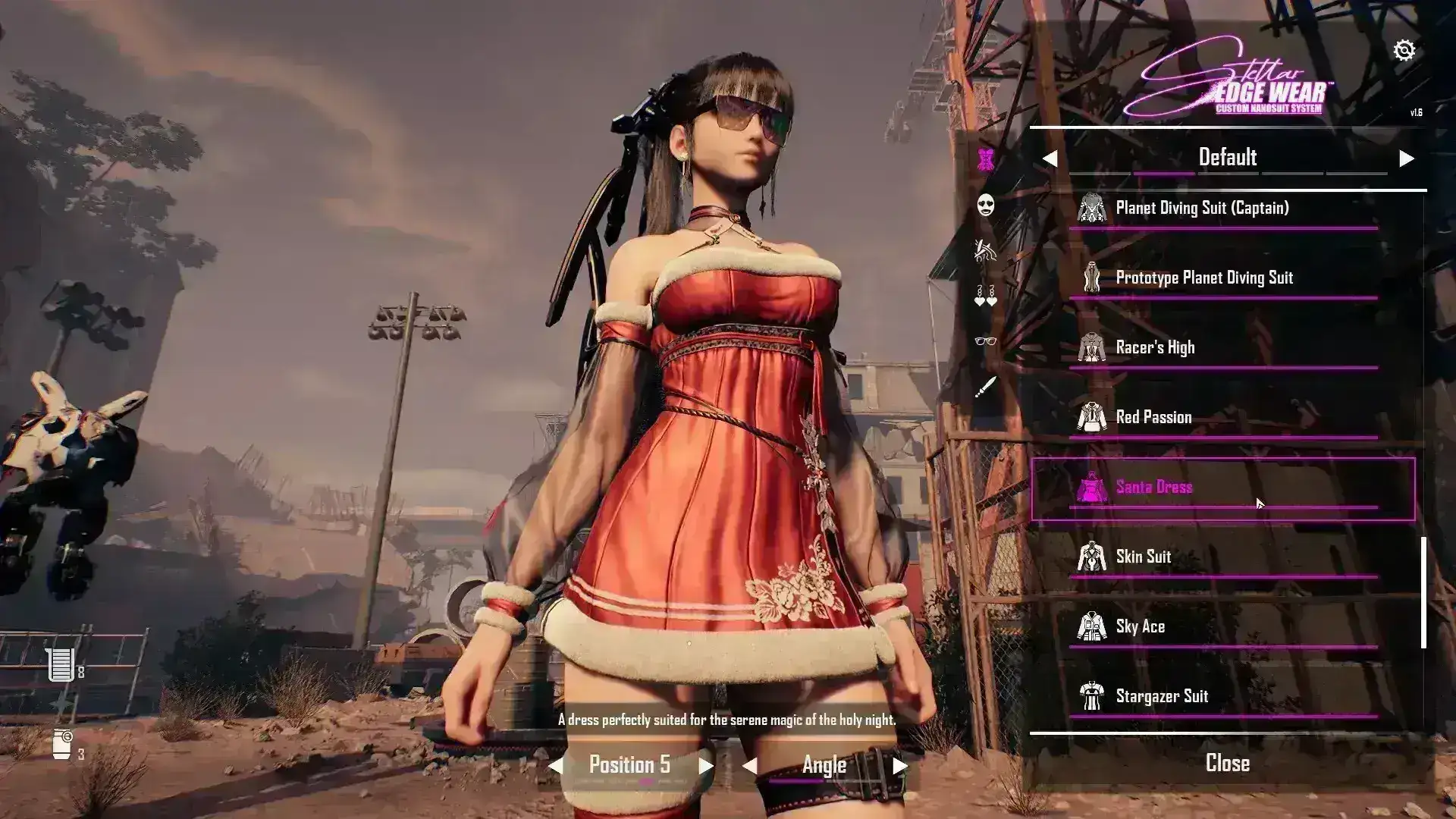Advance to the next camera Position
Image resolution: width=1456 pixels, height=819 pixels.
(706, 766)
